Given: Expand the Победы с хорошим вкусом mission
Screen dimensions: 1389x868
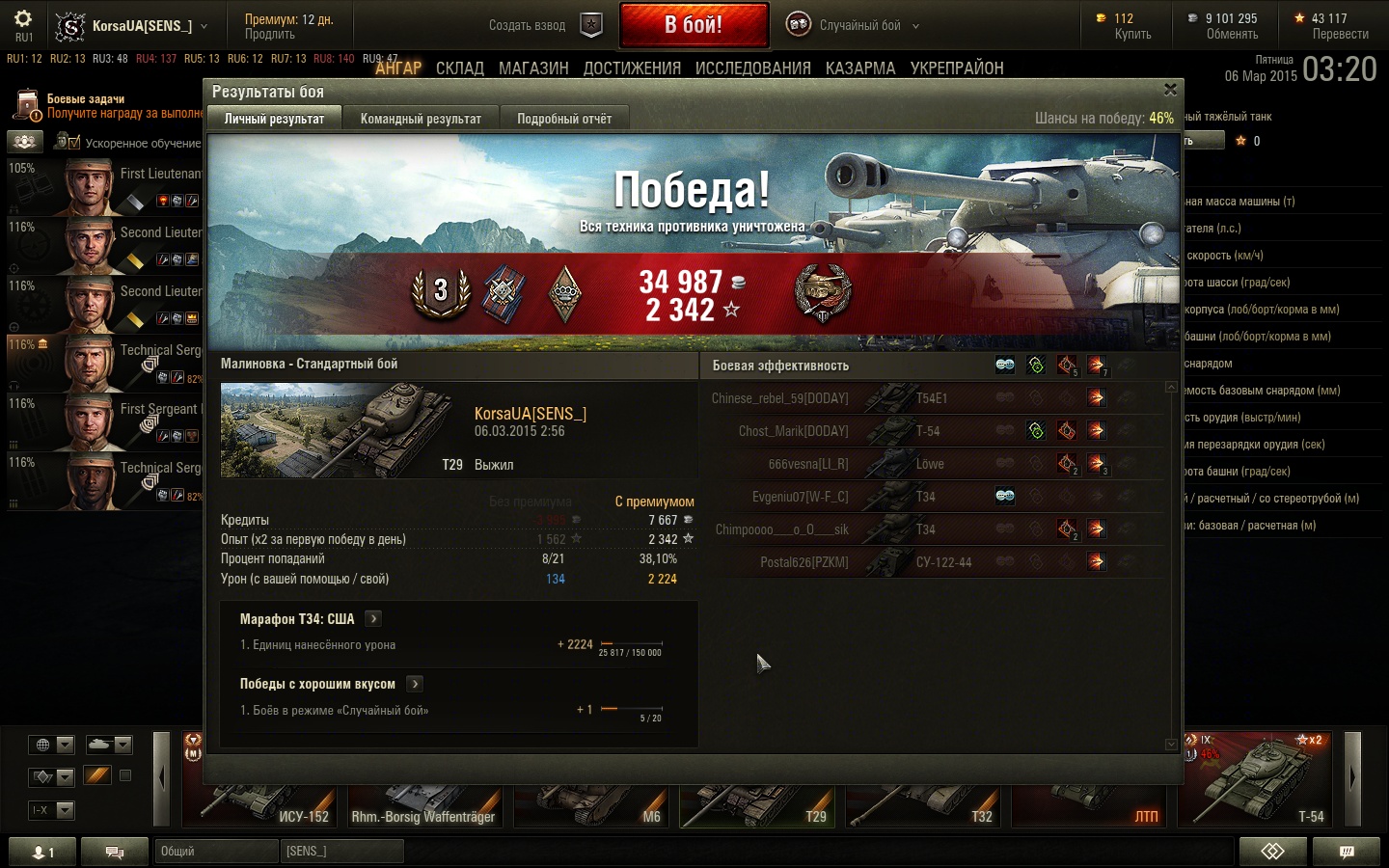Looking at the screenshot, I should point(415,684).
